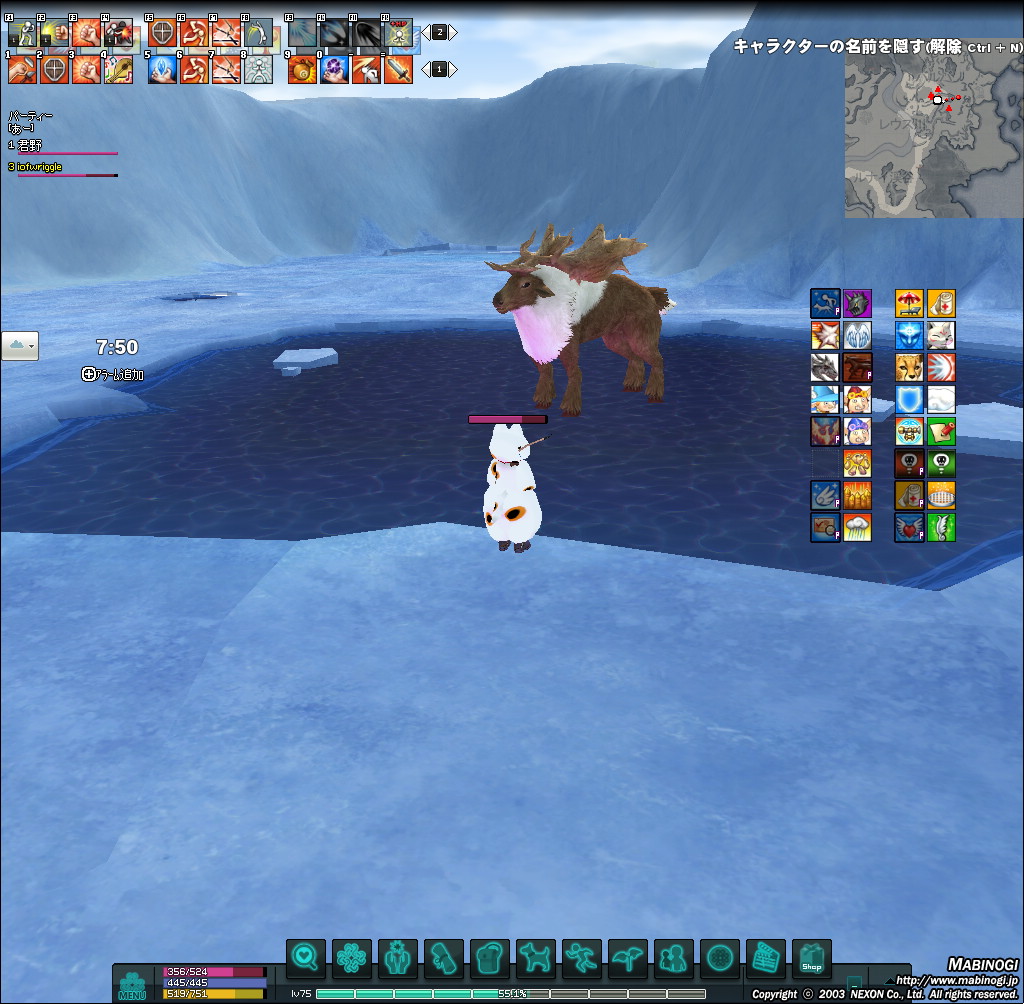Use the gold pouch hotbar item
This screenshot has height=1004, width=1024.
[x=302, y=70]
